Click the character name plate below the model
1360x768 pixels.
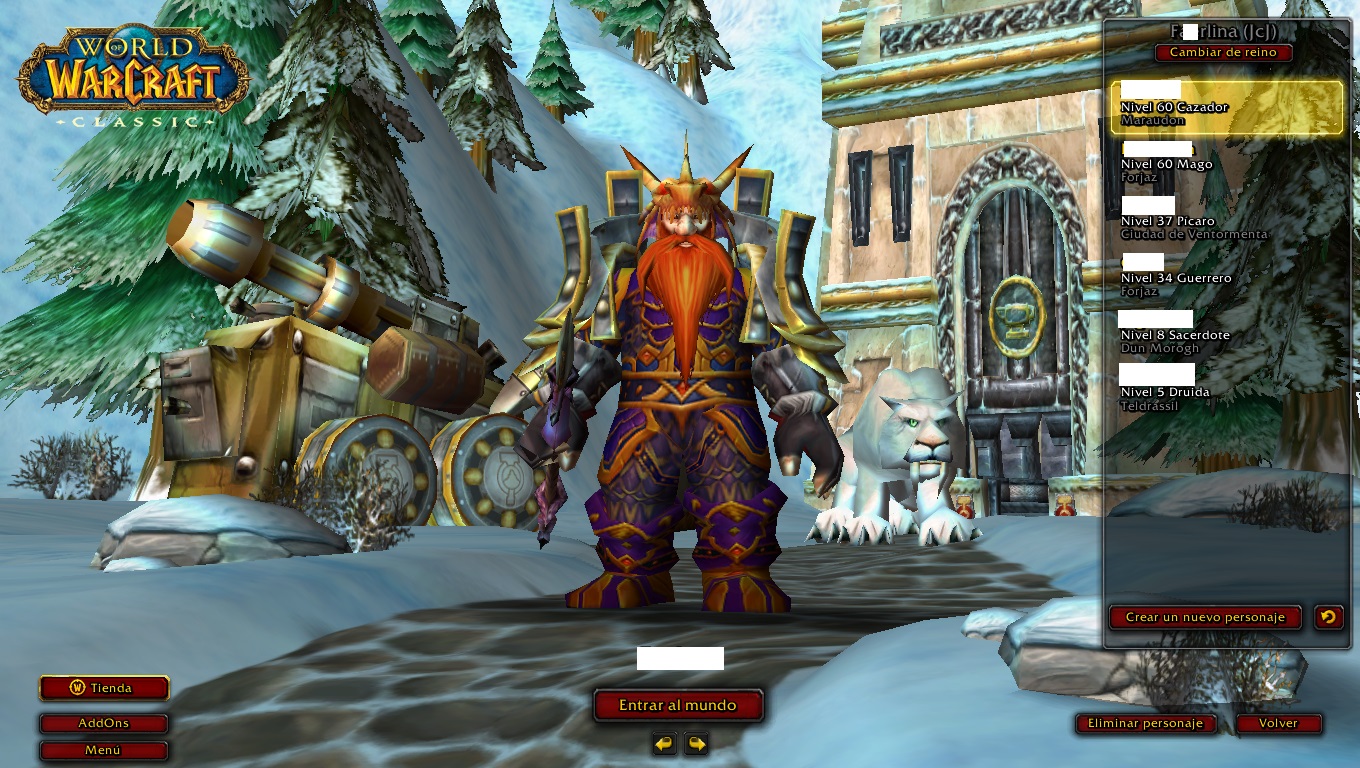(679, 658)
